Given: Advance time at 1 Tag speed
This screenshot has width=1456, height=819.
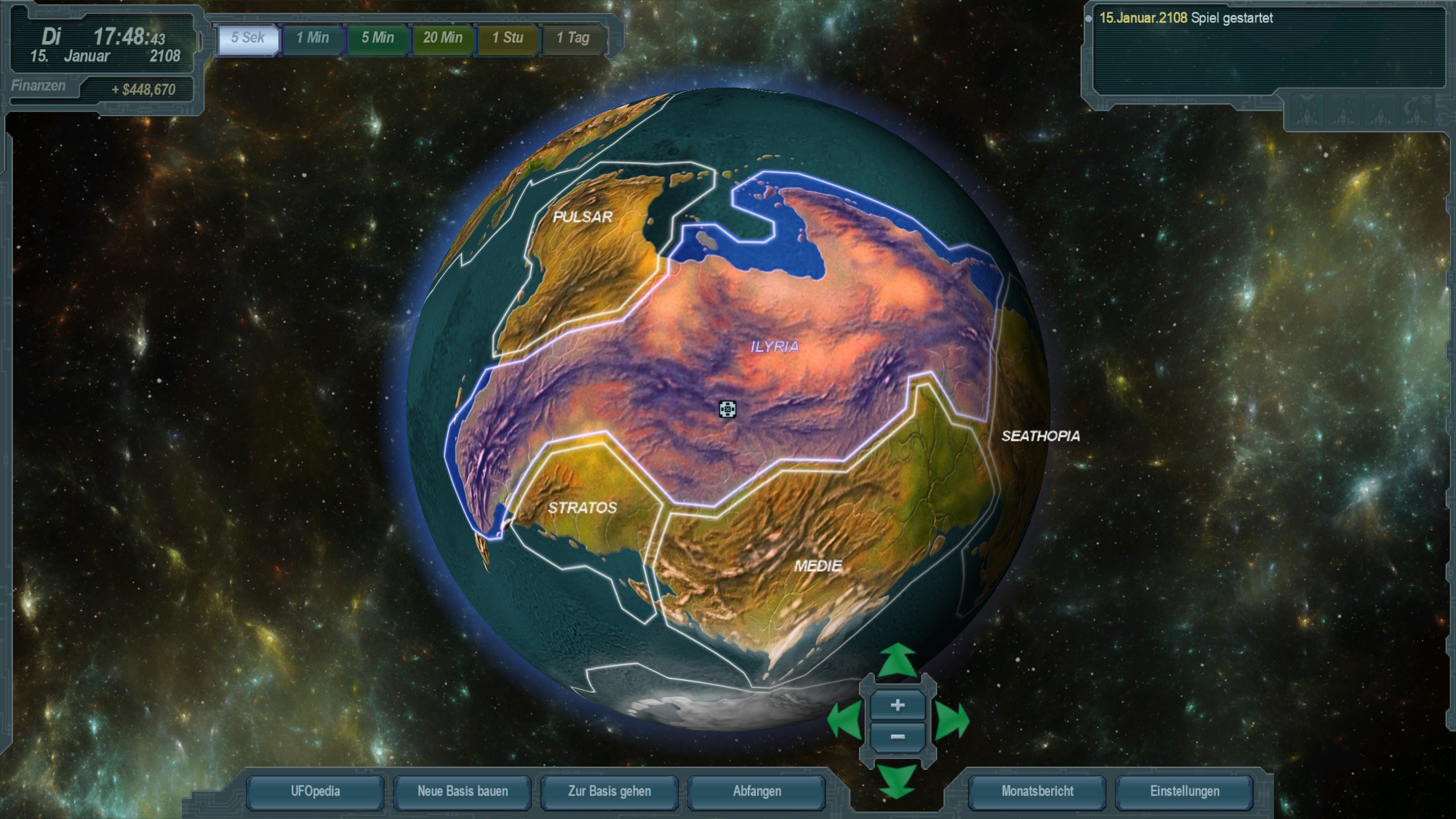Looking at the screenshot, I should [572, 39].
